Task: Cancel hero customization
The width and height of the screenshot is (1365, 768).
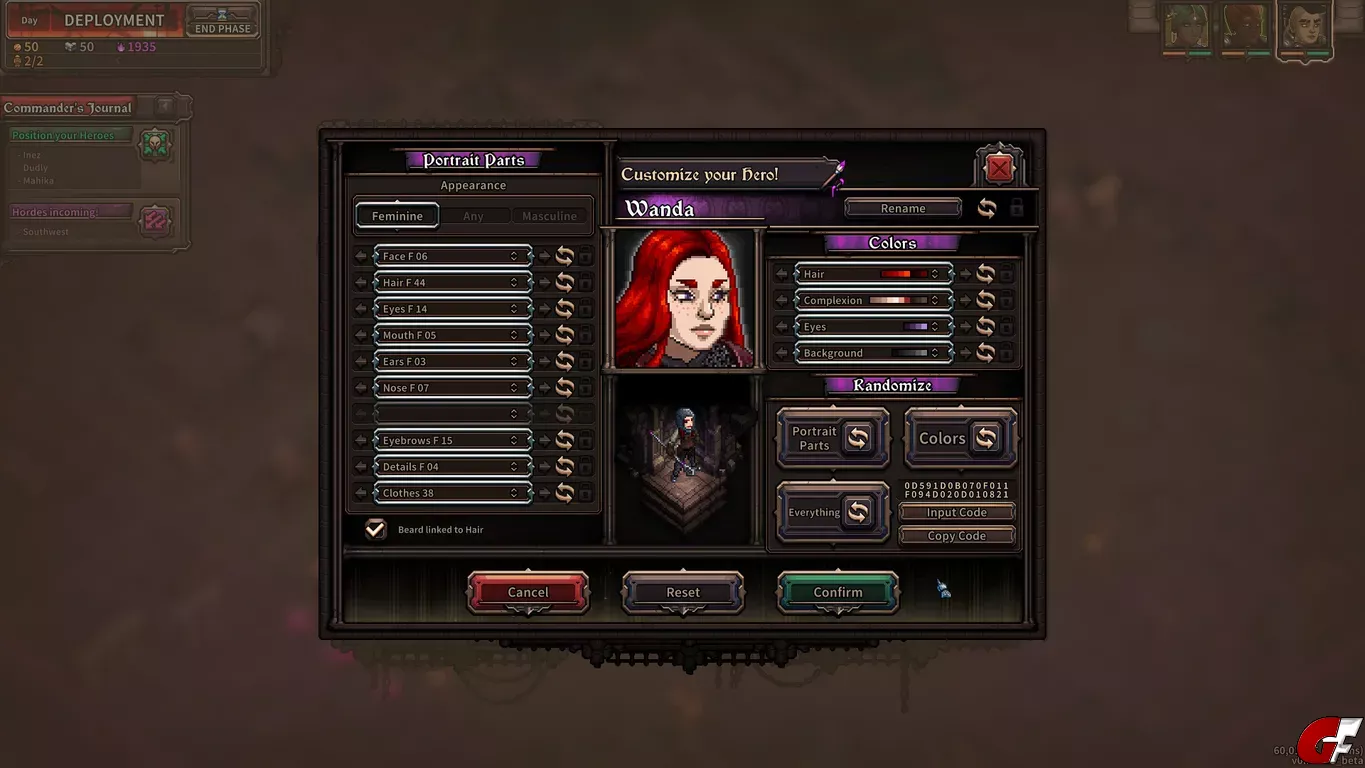Action: click(x=528, y=592)
